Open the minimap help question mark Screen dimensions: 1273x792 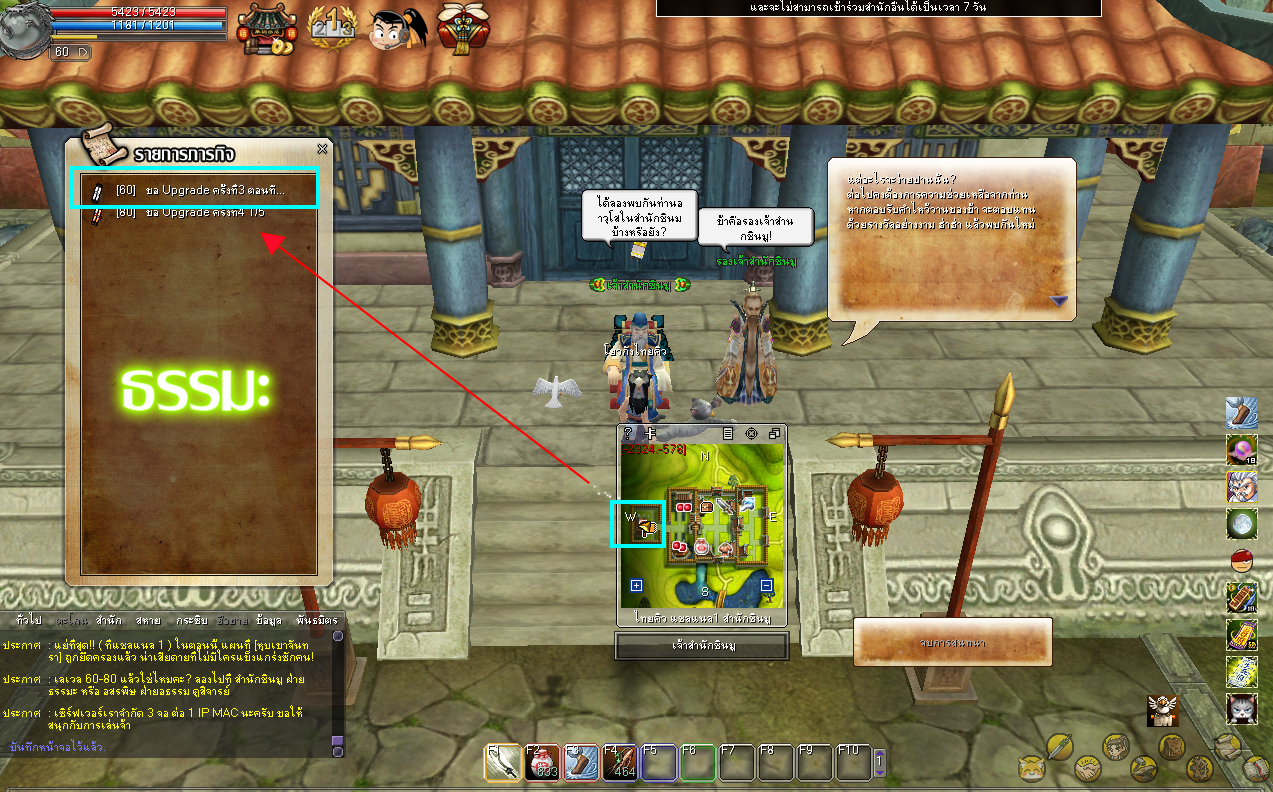(x=628, y=434)
